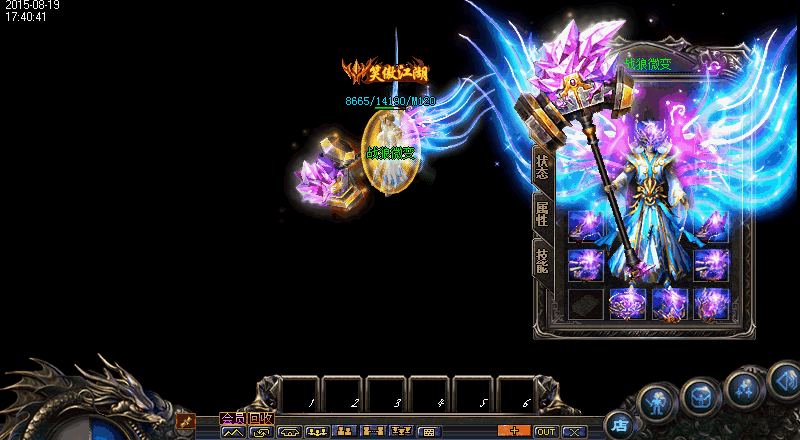Open the 会员 (VIP member) menu

click(232, 418)
